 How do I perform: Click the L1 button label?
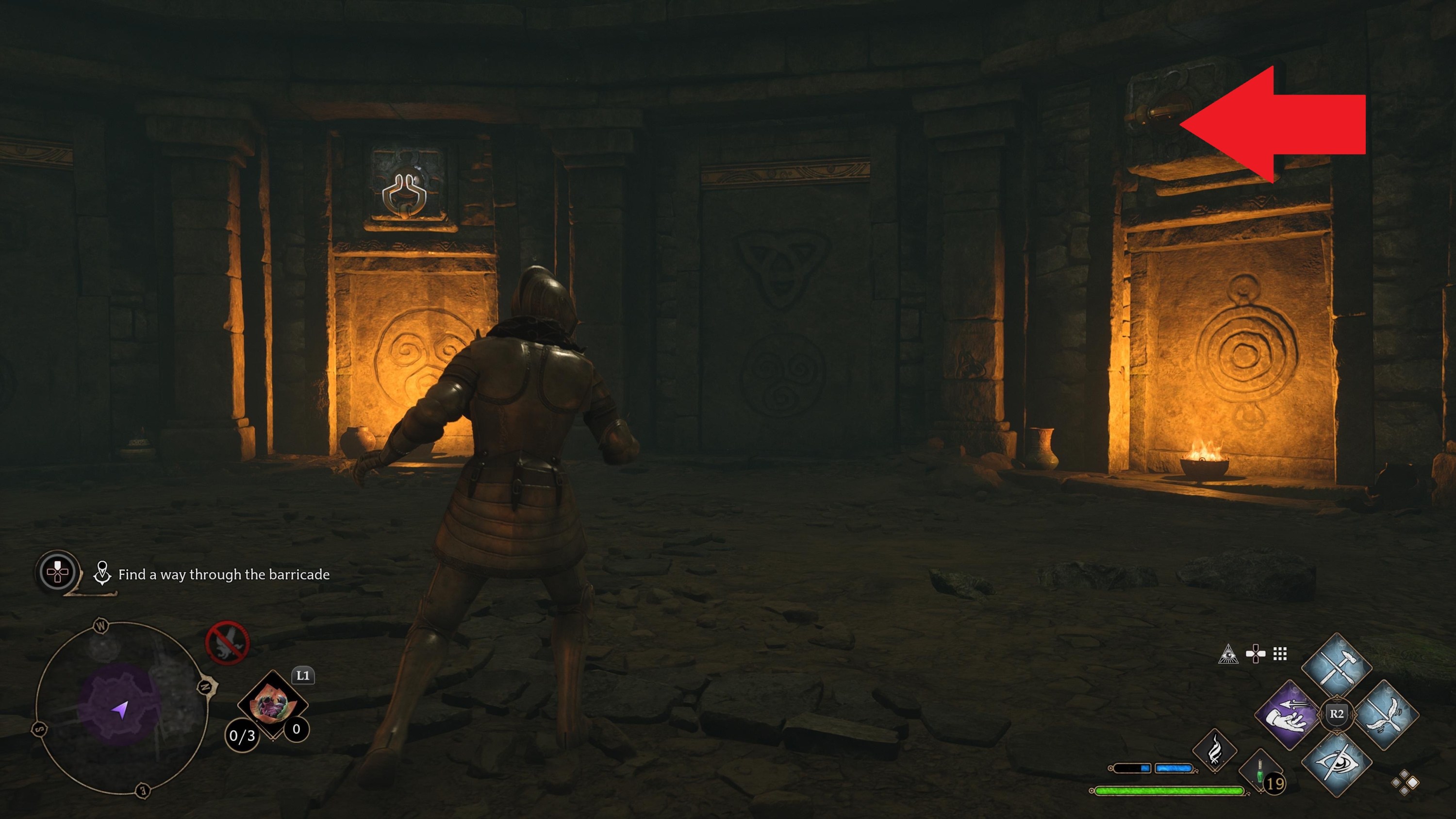click(x=302, y=677)
